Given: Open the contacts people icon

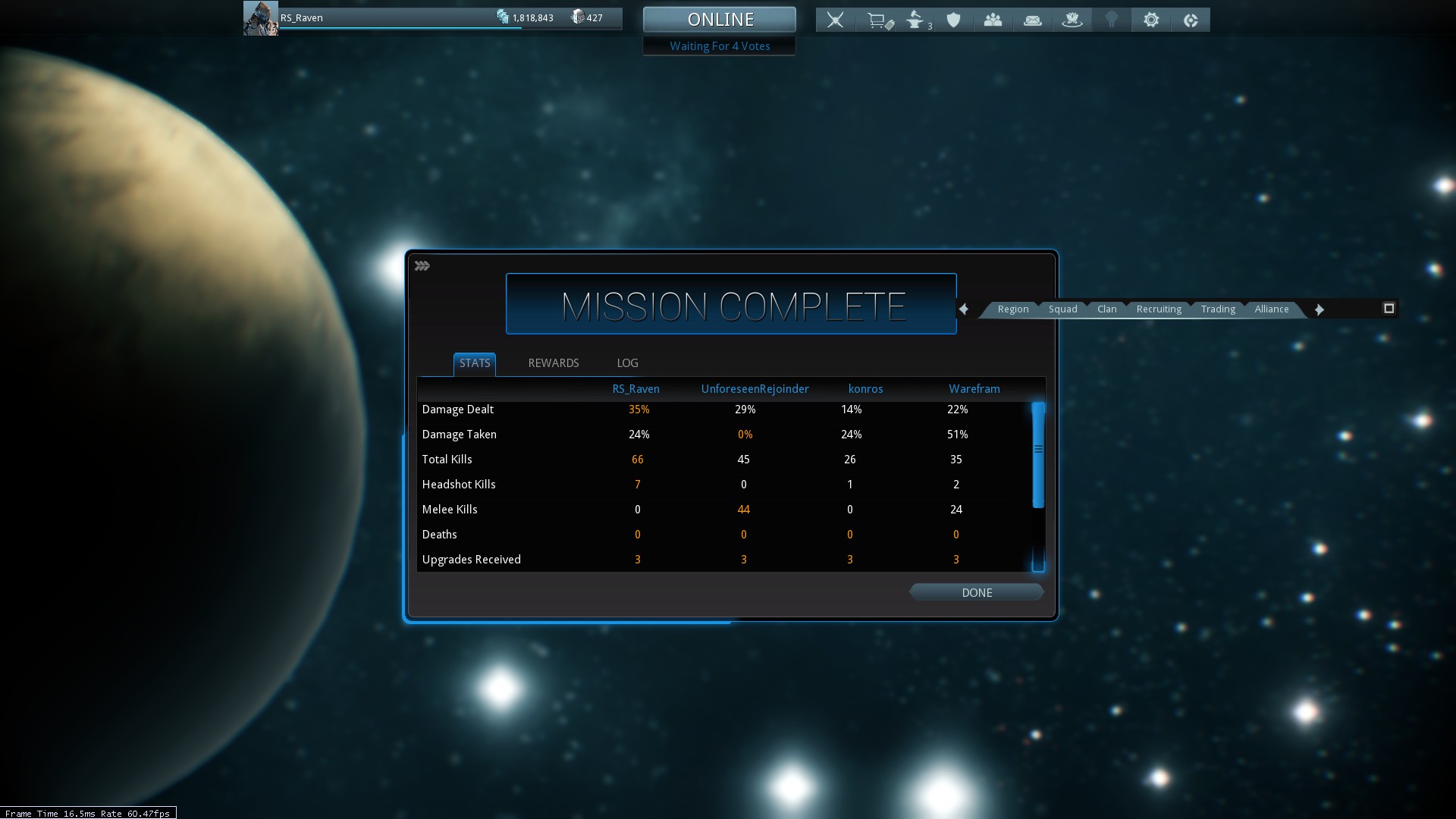Looking at the screenshot, I should click(x=993, y=20).
